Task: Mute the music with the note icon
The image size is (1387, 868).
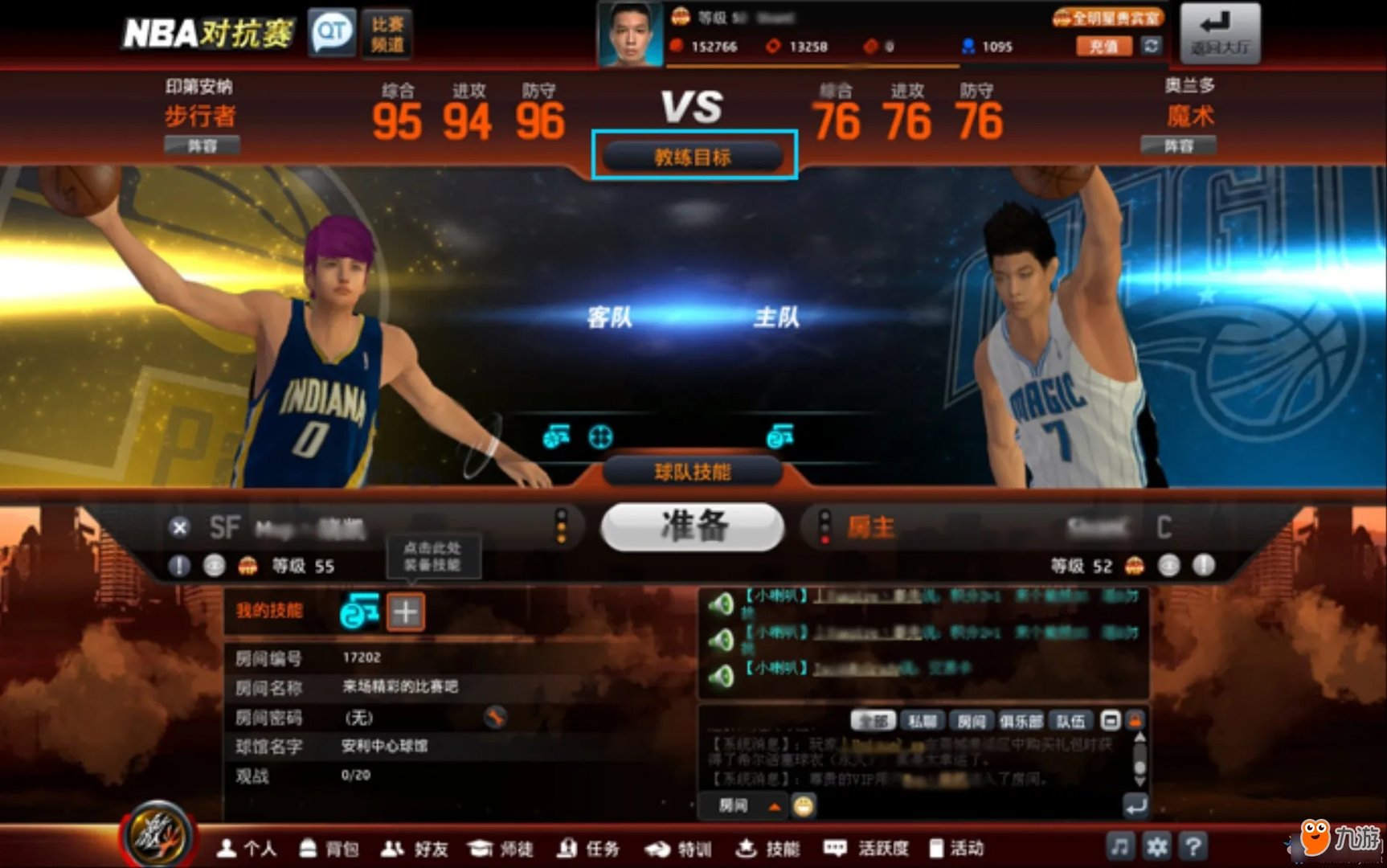Action: click(x=1120, y=846)
